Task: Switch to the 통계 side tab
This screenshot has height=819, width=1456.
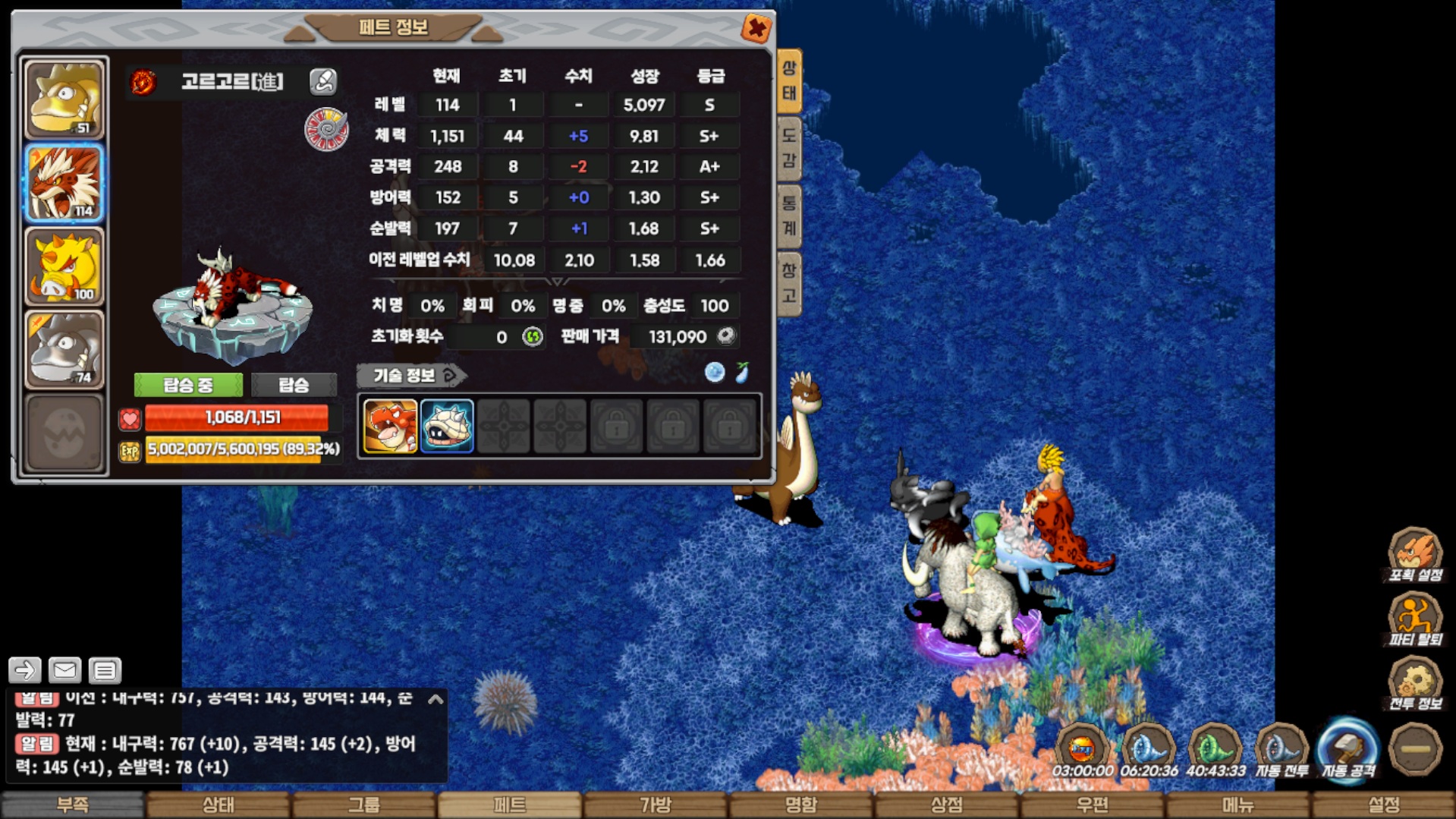Action: click(789, 216)
